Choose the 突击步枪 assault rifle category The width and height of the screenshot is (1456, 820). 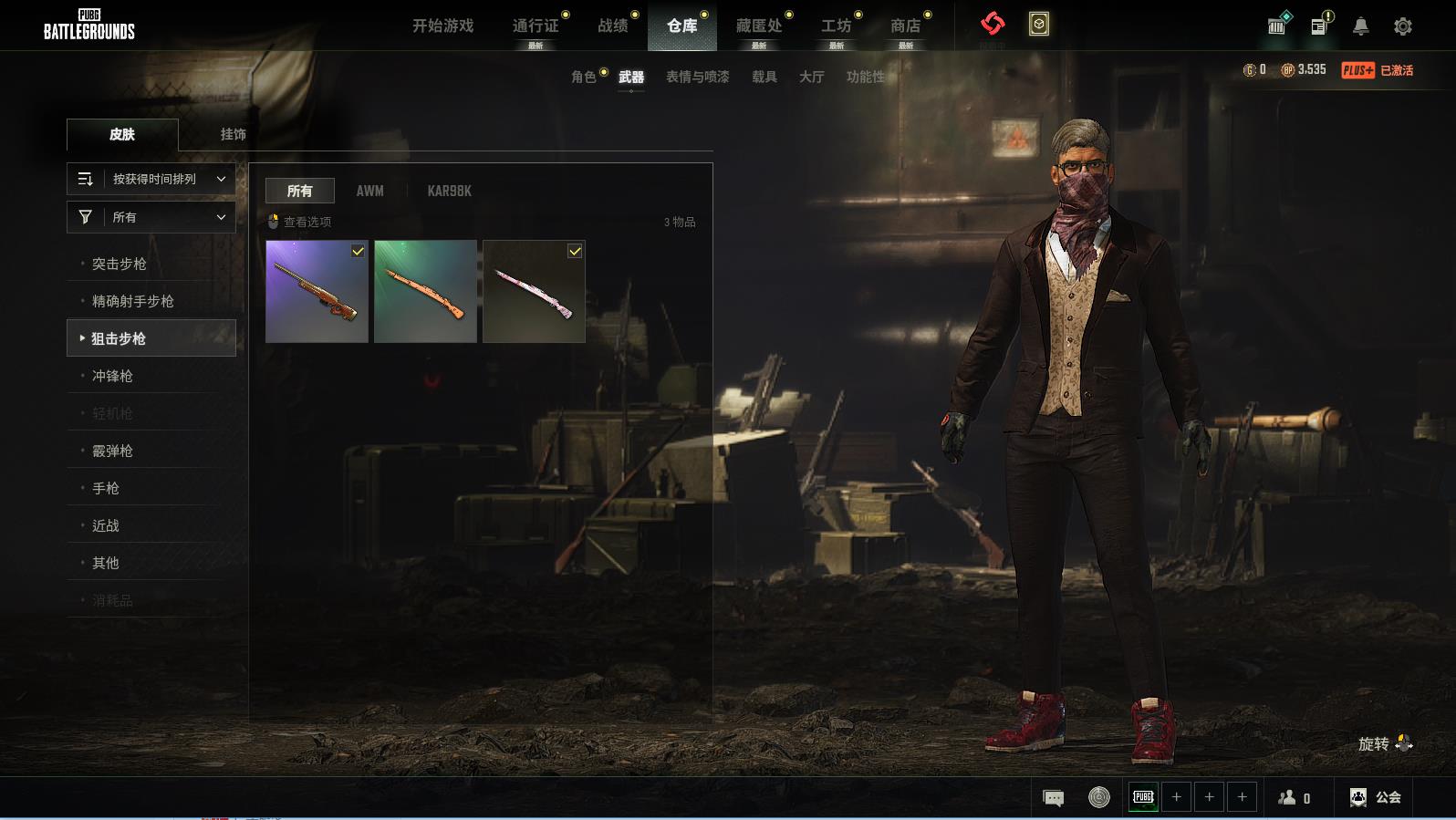120,264
